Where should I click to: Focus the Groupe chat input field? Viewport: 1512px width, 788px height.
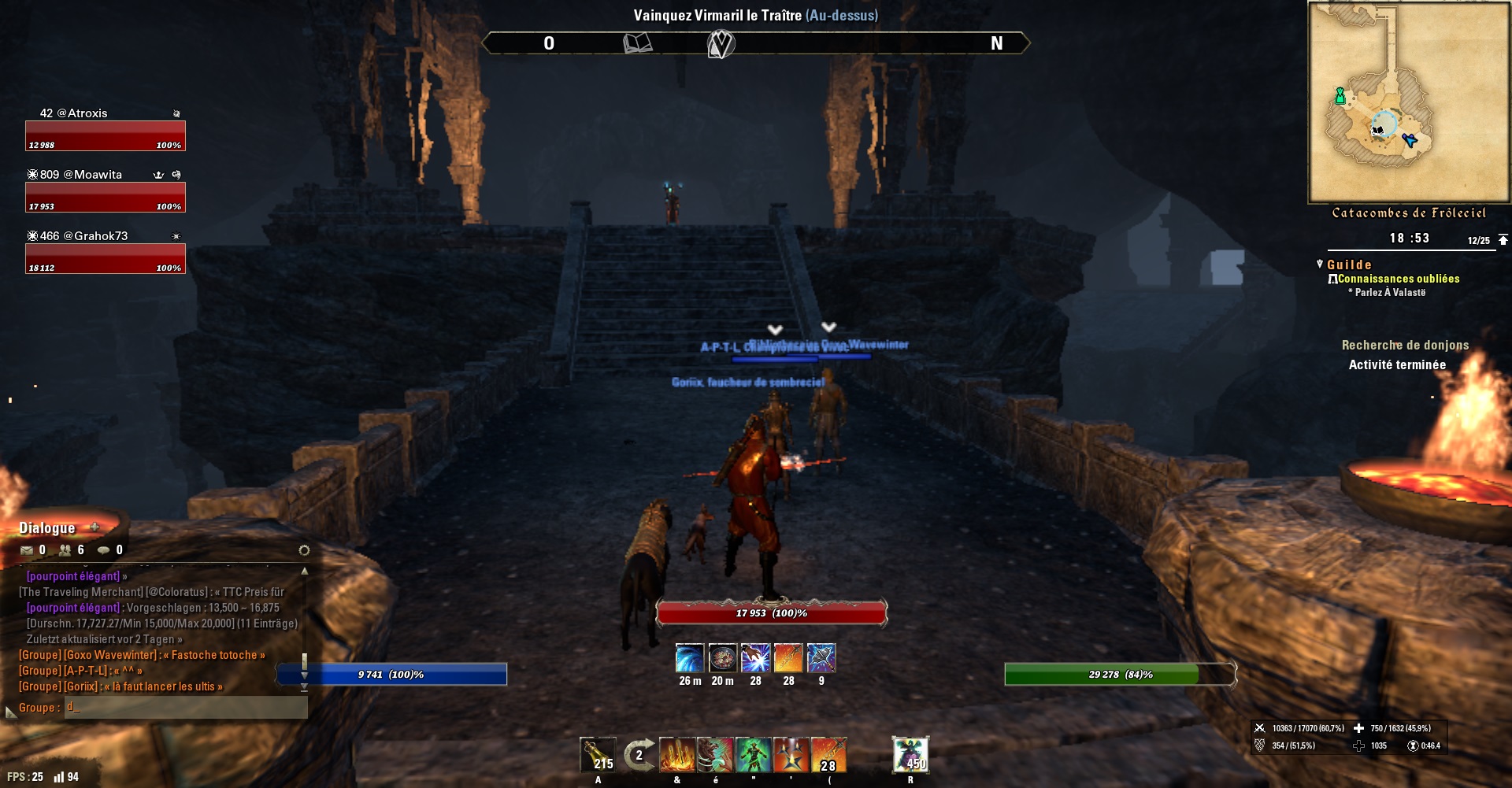[185, 708]
